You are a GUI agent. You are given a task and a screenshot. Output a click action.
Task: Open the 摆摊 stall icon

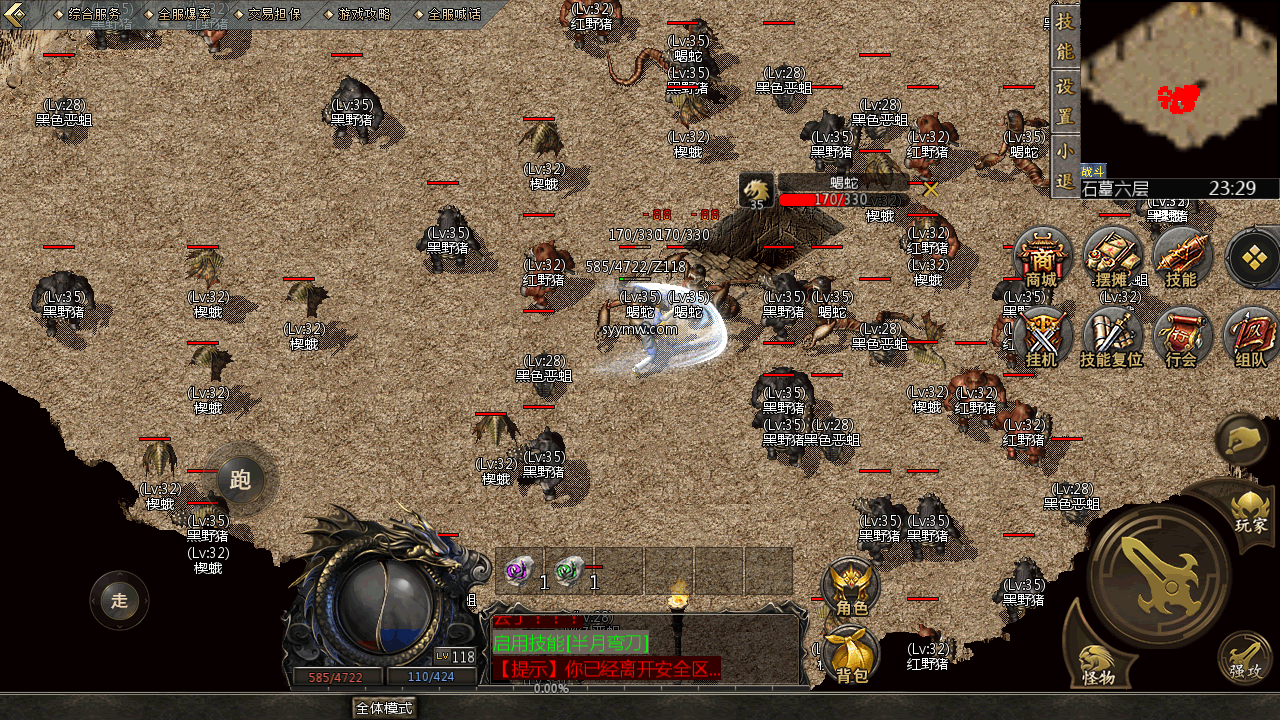coord(1112,256)
